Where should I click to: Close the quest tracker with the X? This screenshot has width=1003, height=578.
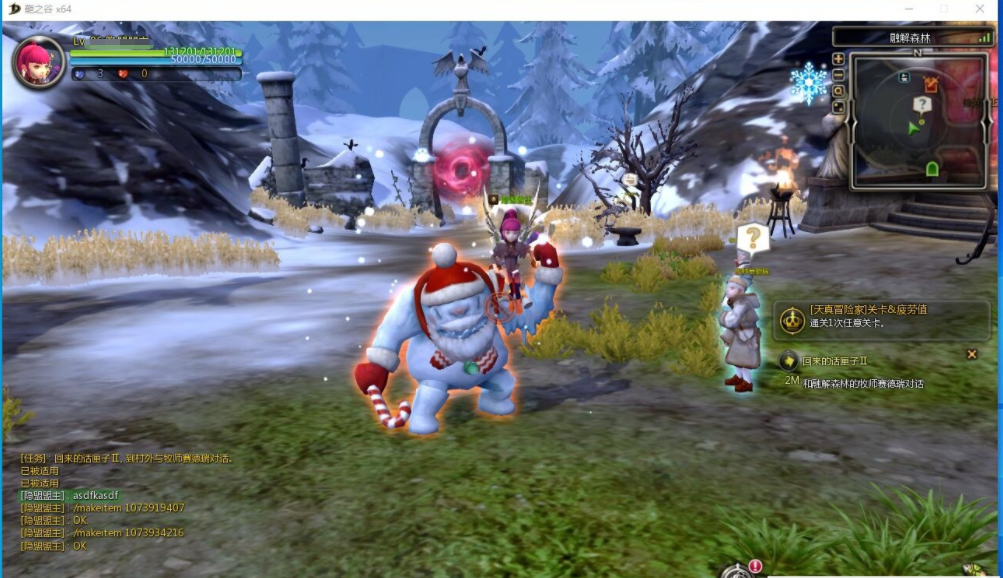click(971, 354)
